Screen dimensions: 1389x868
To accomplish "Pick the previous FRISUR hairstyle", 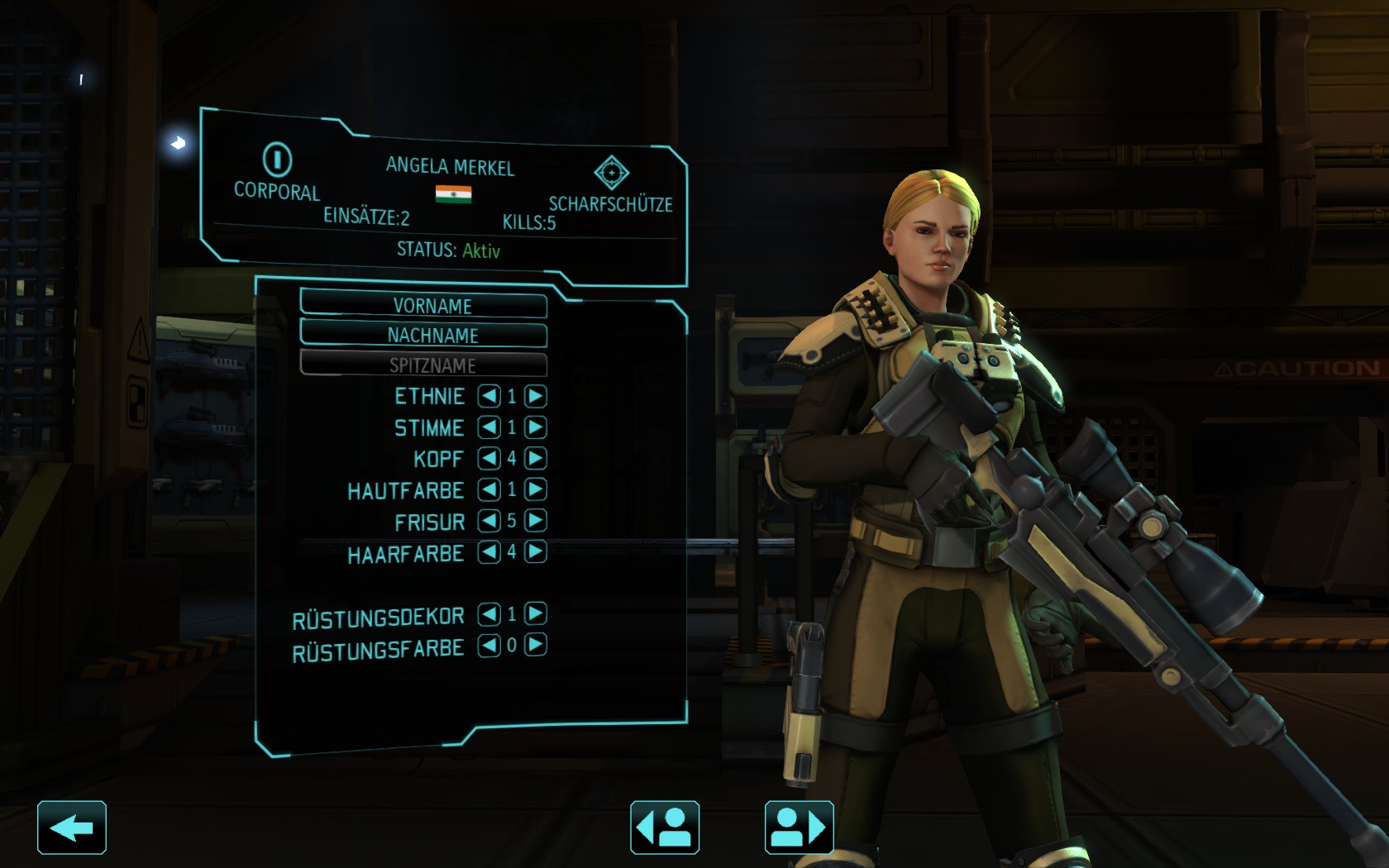I will tap(489, 520).
